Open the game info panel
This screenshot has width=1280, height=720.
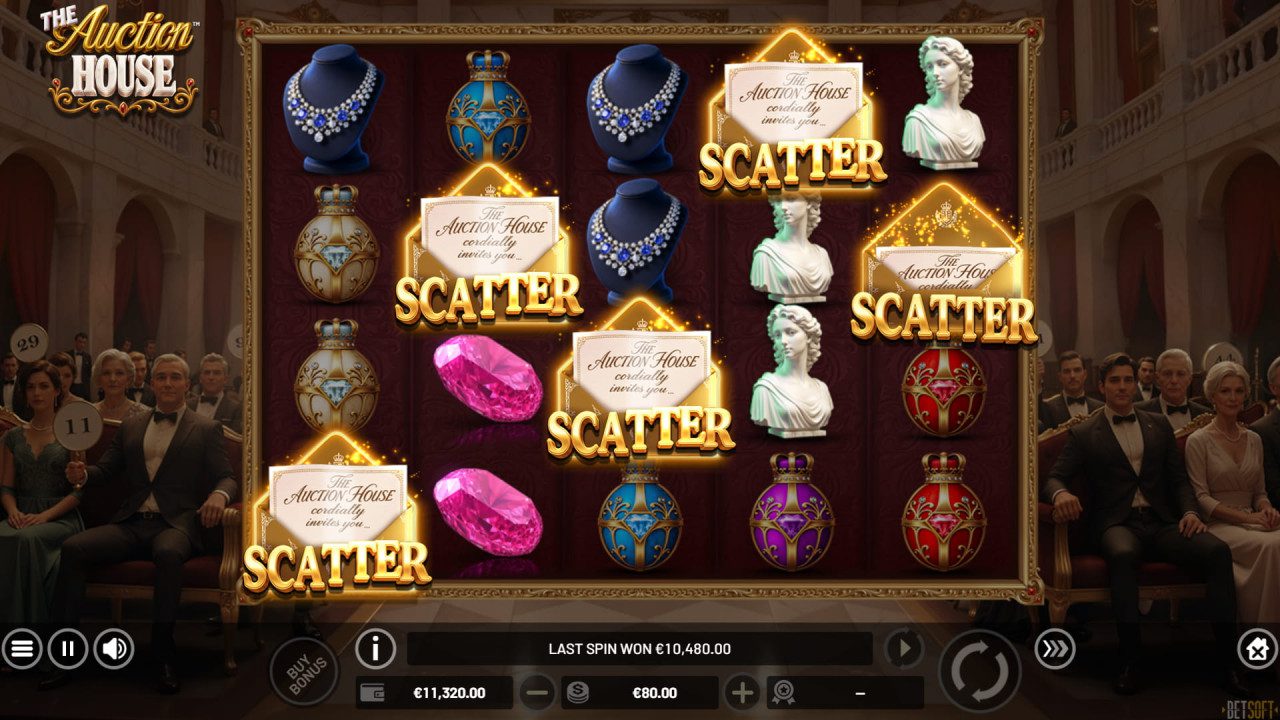pos(374,648)
